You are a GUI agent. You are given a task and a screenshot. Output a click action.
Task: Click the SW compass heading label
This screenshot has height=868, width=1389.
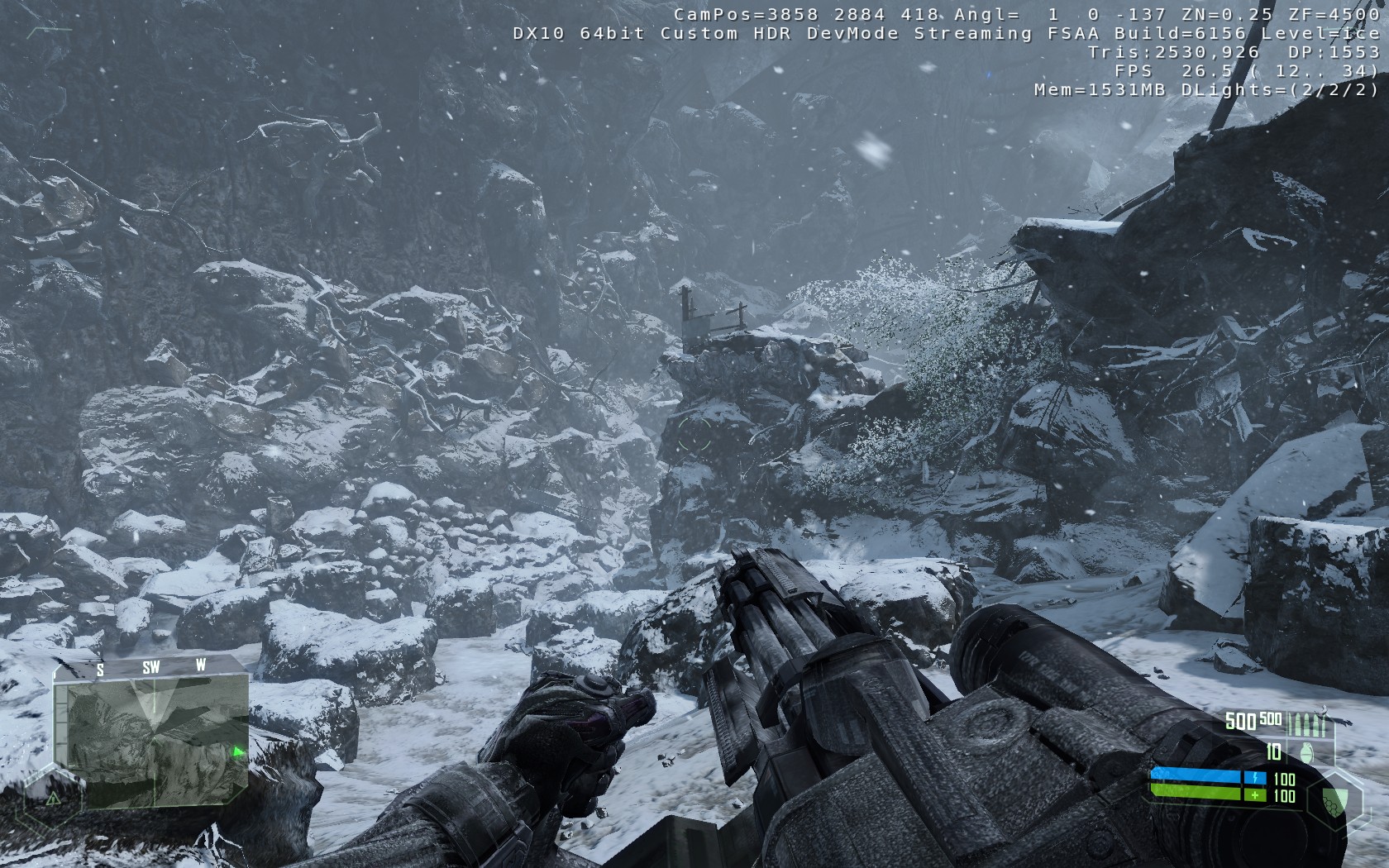(151, 666)
